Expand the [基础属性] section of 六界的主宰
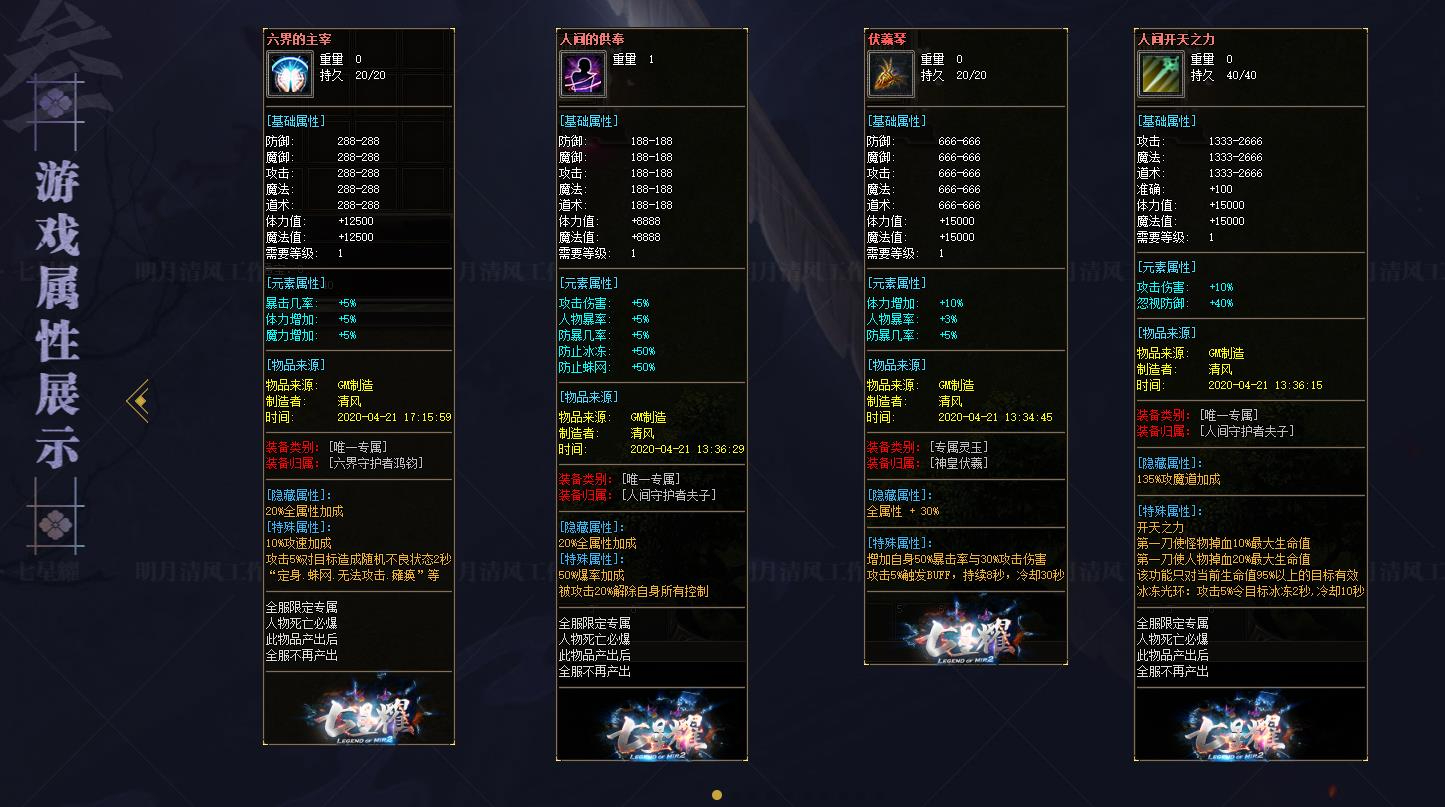The image size is (1445, 807). [297, 121]
